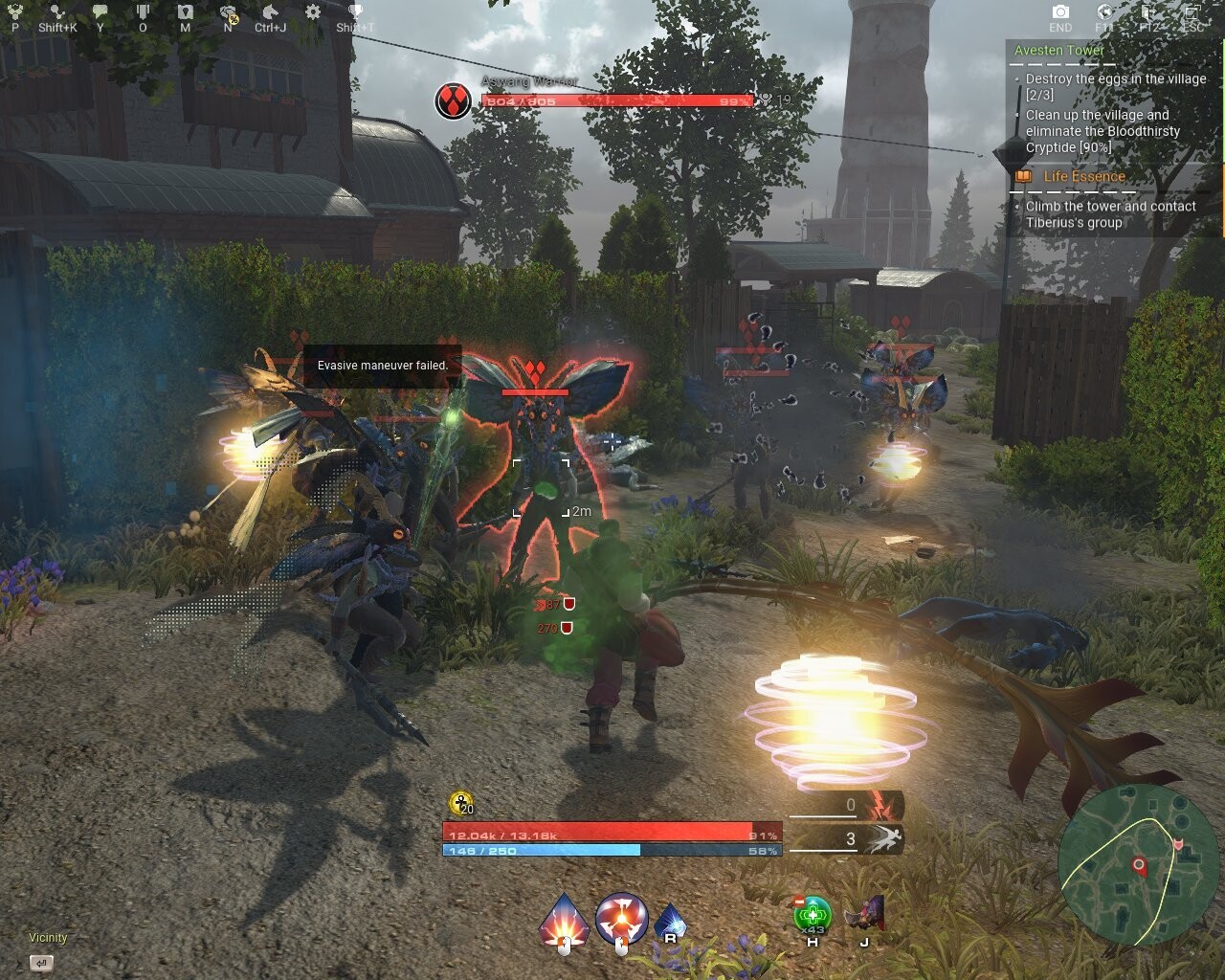Open the horse mount icon
The width and height of the screenshot is (1225, 980).
coord(271,12)
